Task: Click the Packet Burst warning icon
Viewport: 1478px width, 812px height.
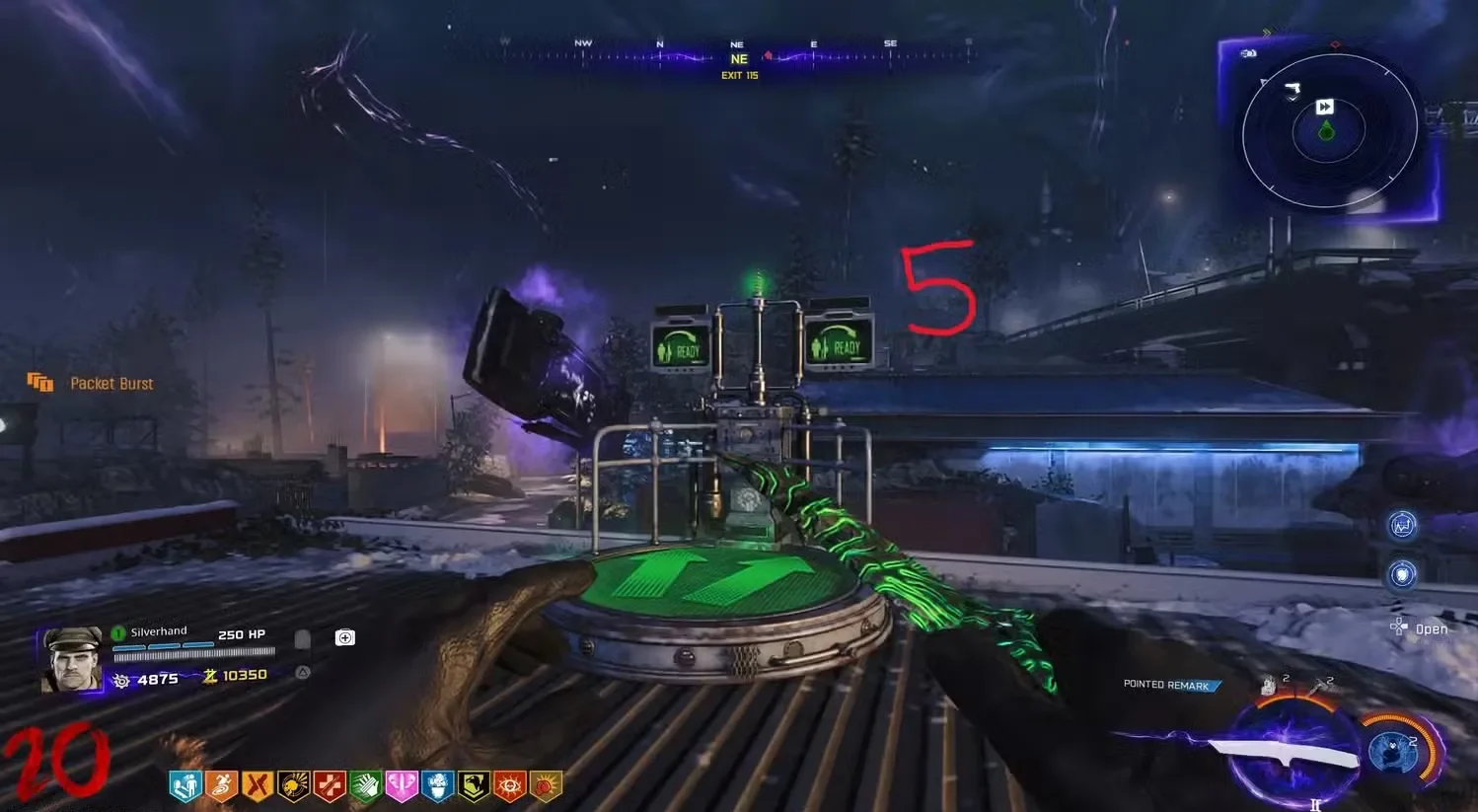Action: click(x=40, y=383)
